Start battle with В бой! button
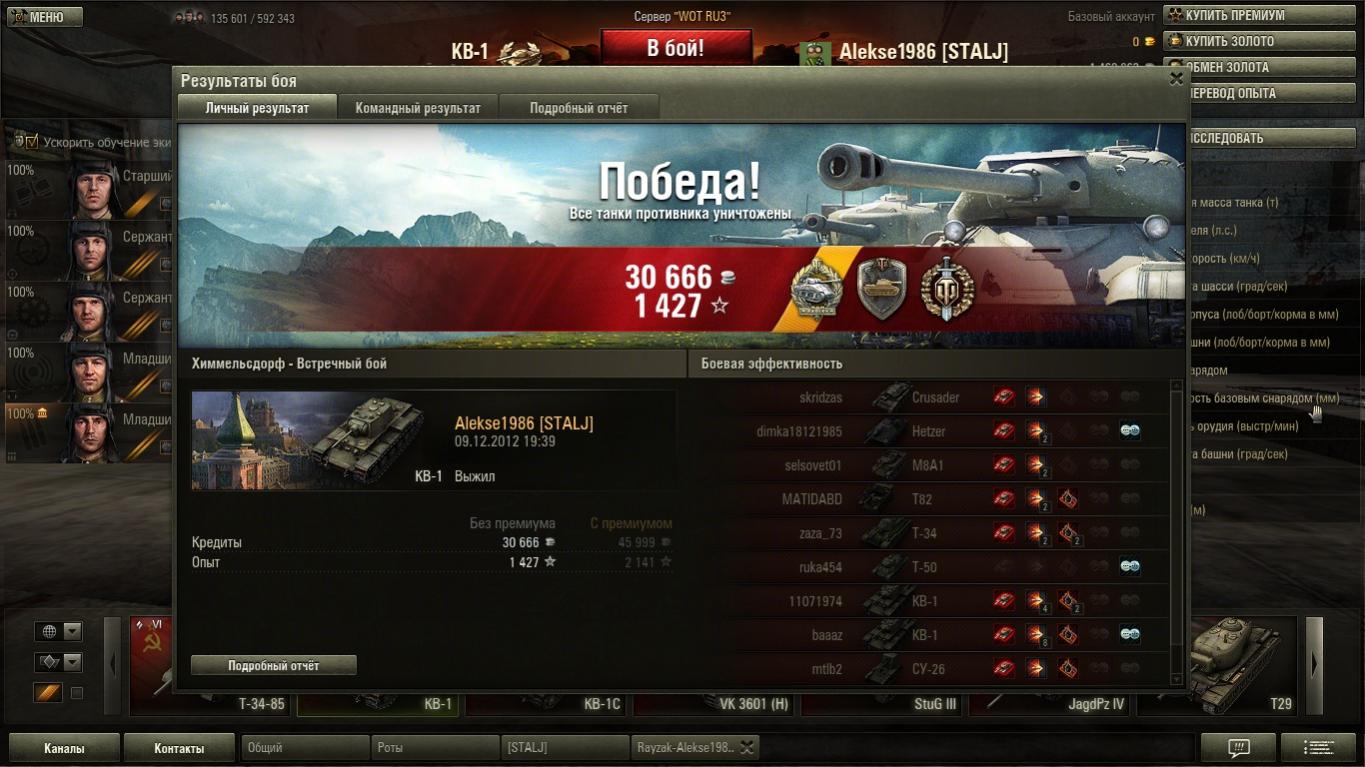The image size is (1365, 767). (675, 48)
